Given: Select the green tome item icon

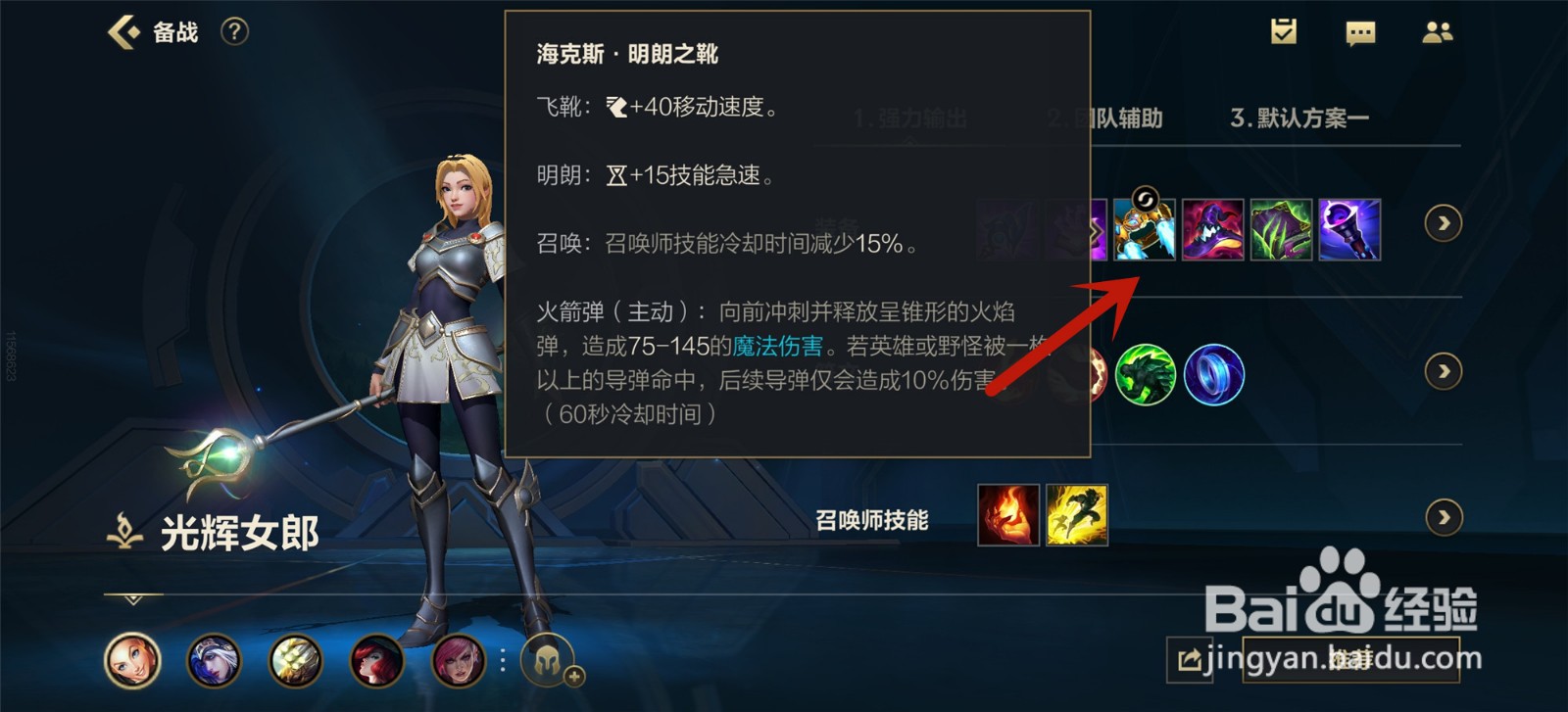Looking at the screenshot, I should (1280, 227).
